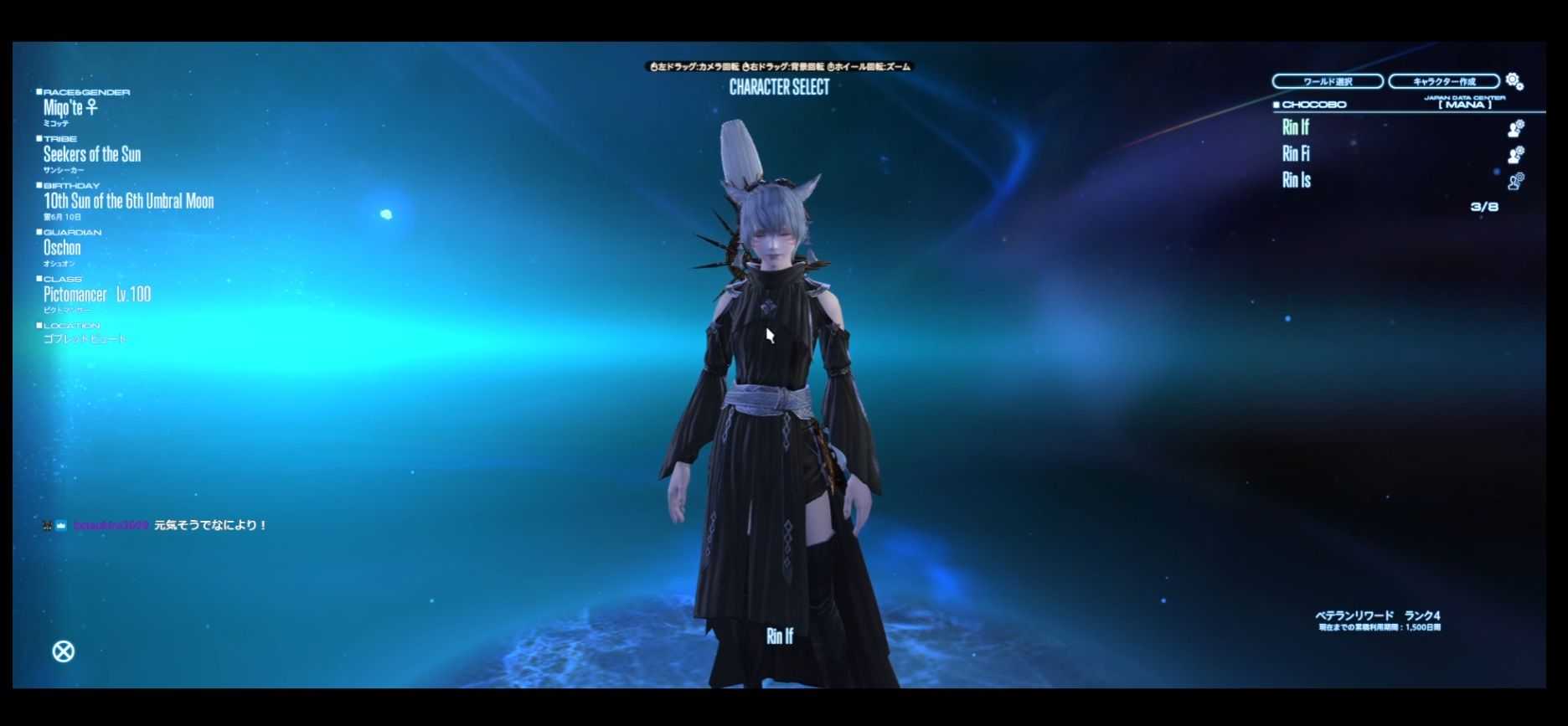Click the square marker beside the CHOCOBO header
The image size is (1568, 726).
[1277, 104]
